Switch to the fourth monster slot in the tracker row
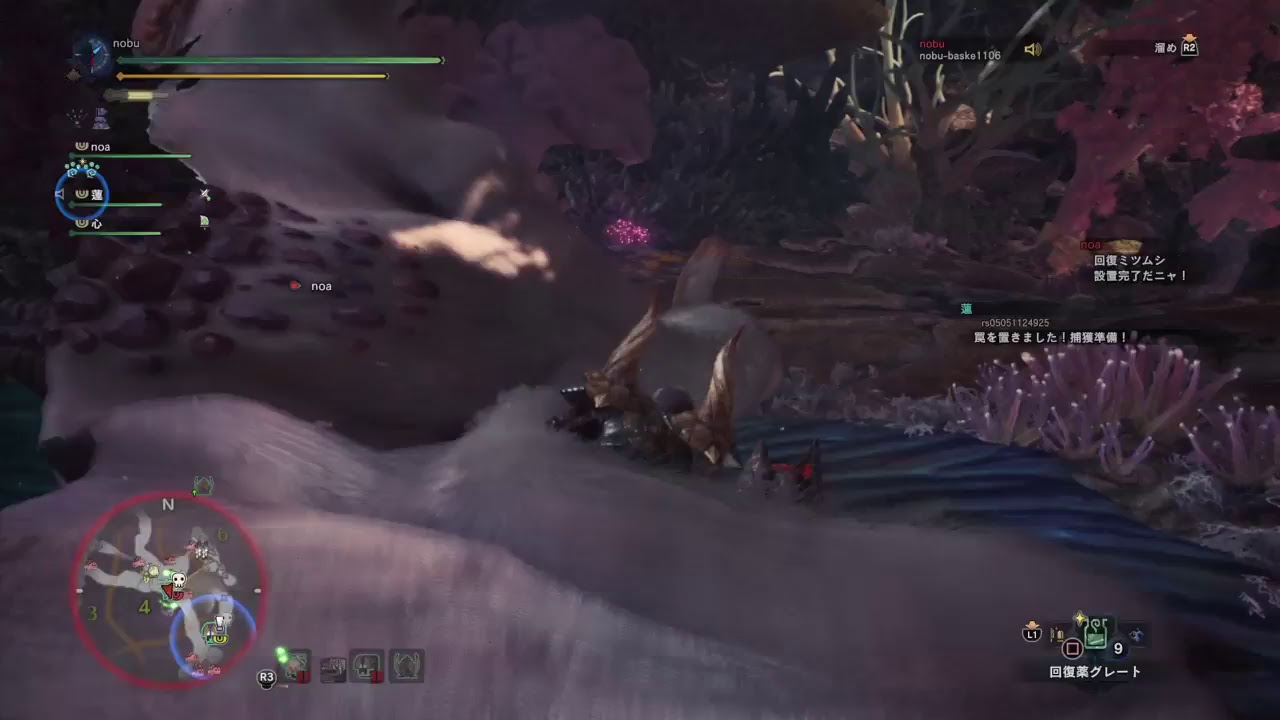Image resolution: width=1280 pixels, height=720 pixels. click(406, 664)
